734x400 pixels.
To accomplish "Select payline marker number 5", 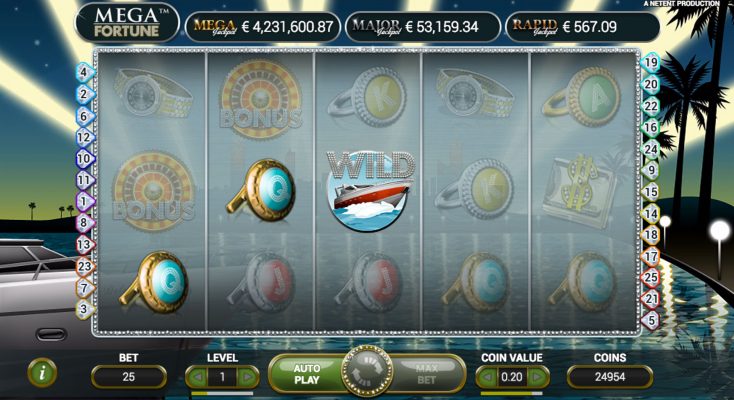I will 652,320.
